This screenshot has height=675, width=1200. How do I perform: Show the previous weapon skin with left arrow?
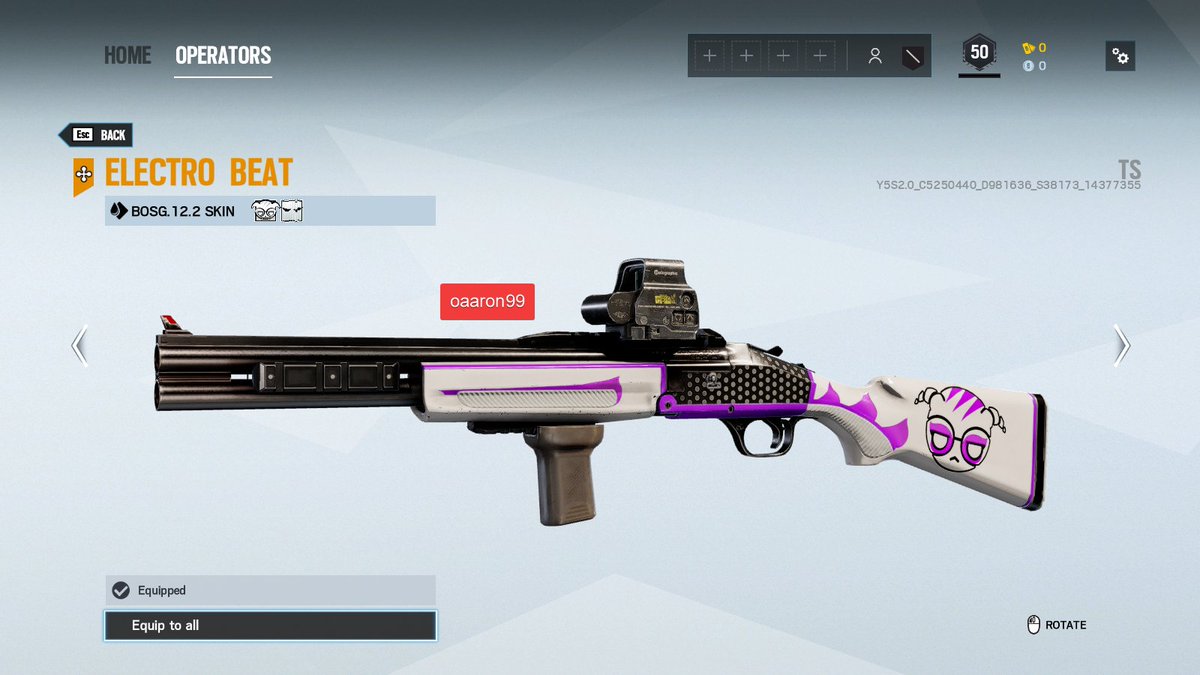(x=79, y=346)
